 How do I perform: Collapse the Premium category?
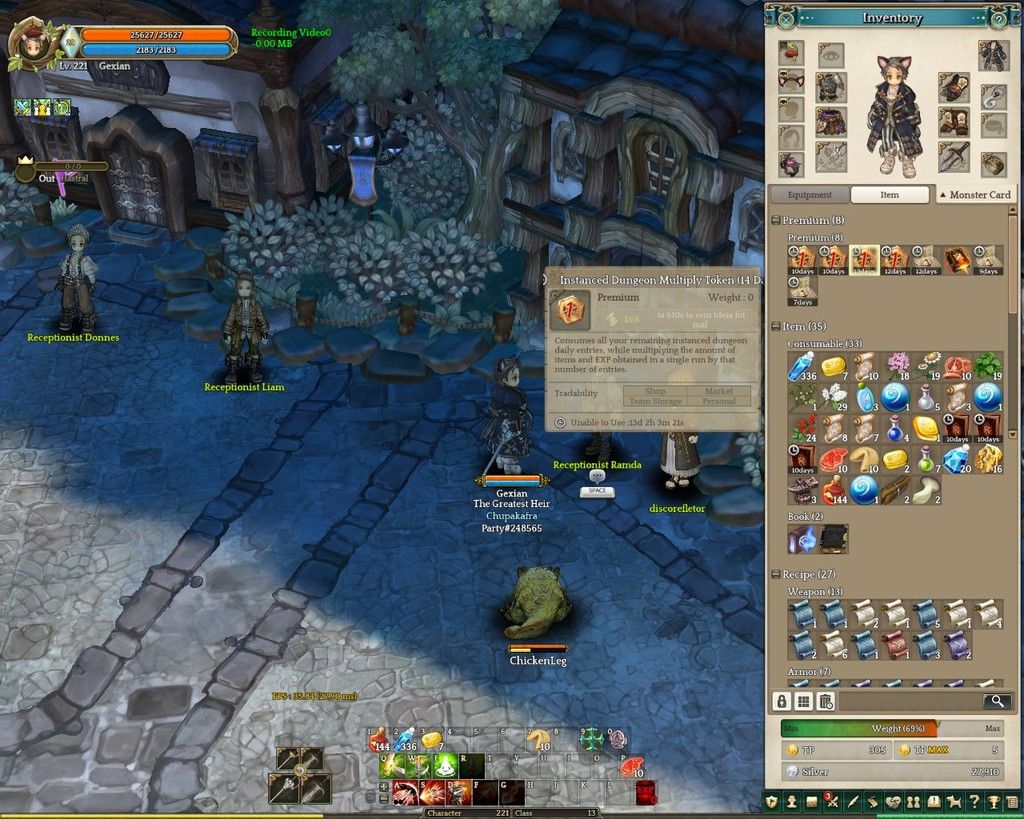tap(776, 220)
